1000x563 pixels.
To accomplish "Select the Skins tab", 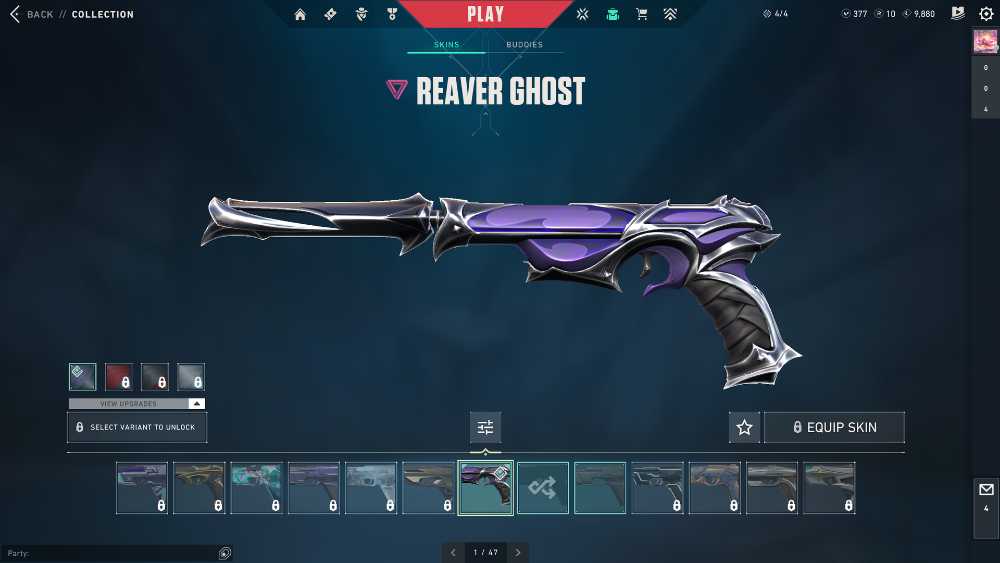I will [446, 45].
